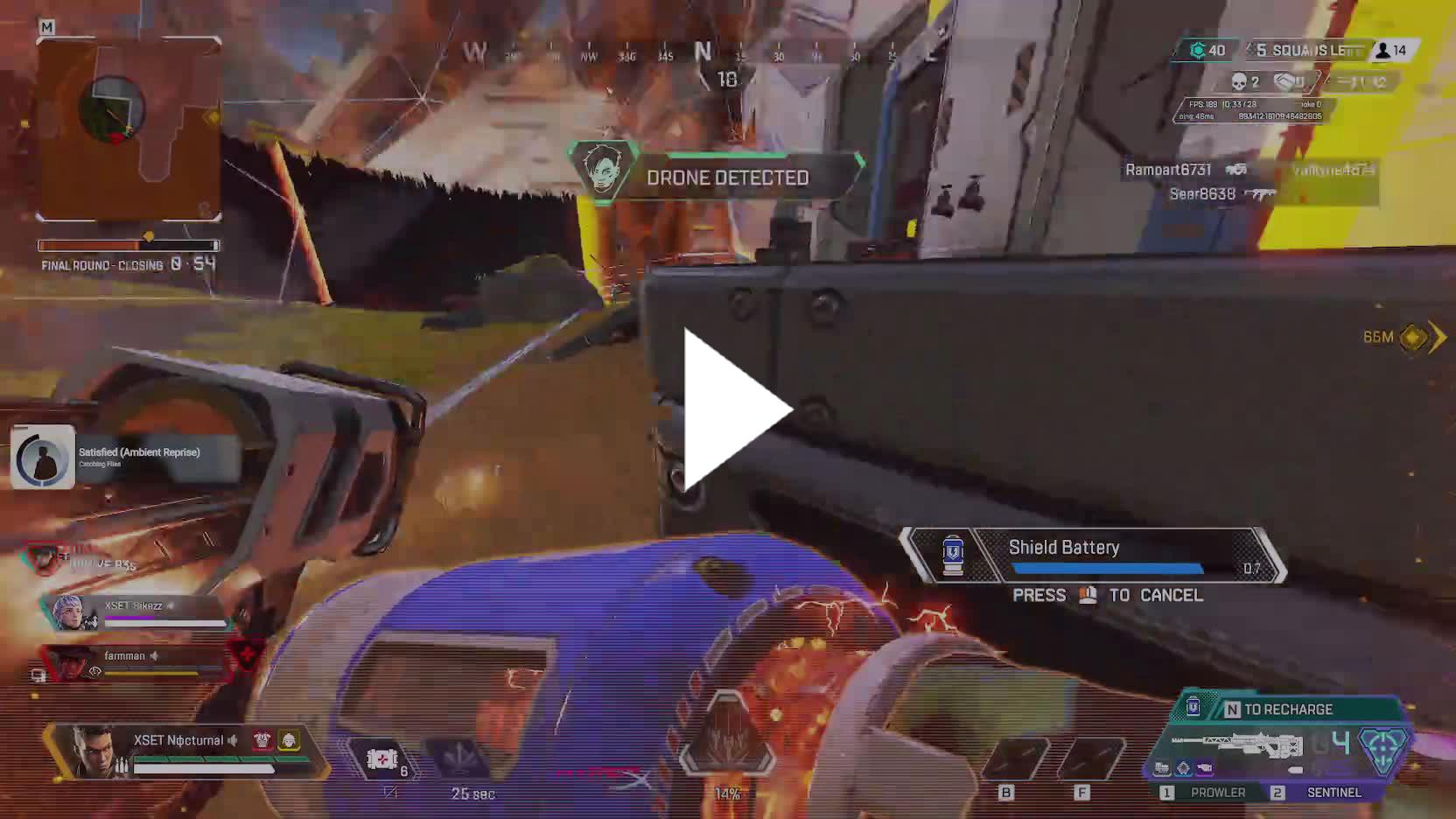The width and height of the screenshot is (1456, 819).
Task: Select teammate farmman's status card
Action: [136, 662]
